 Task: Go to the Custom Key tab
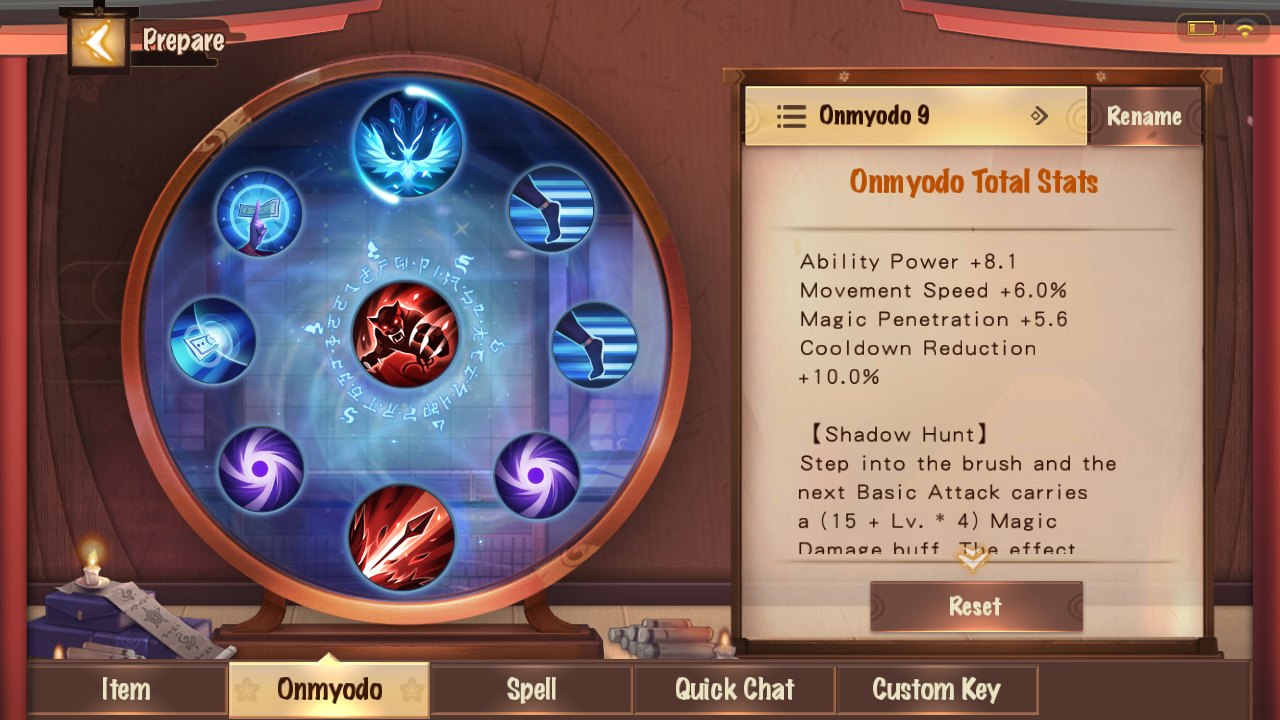tap(936, 689)
